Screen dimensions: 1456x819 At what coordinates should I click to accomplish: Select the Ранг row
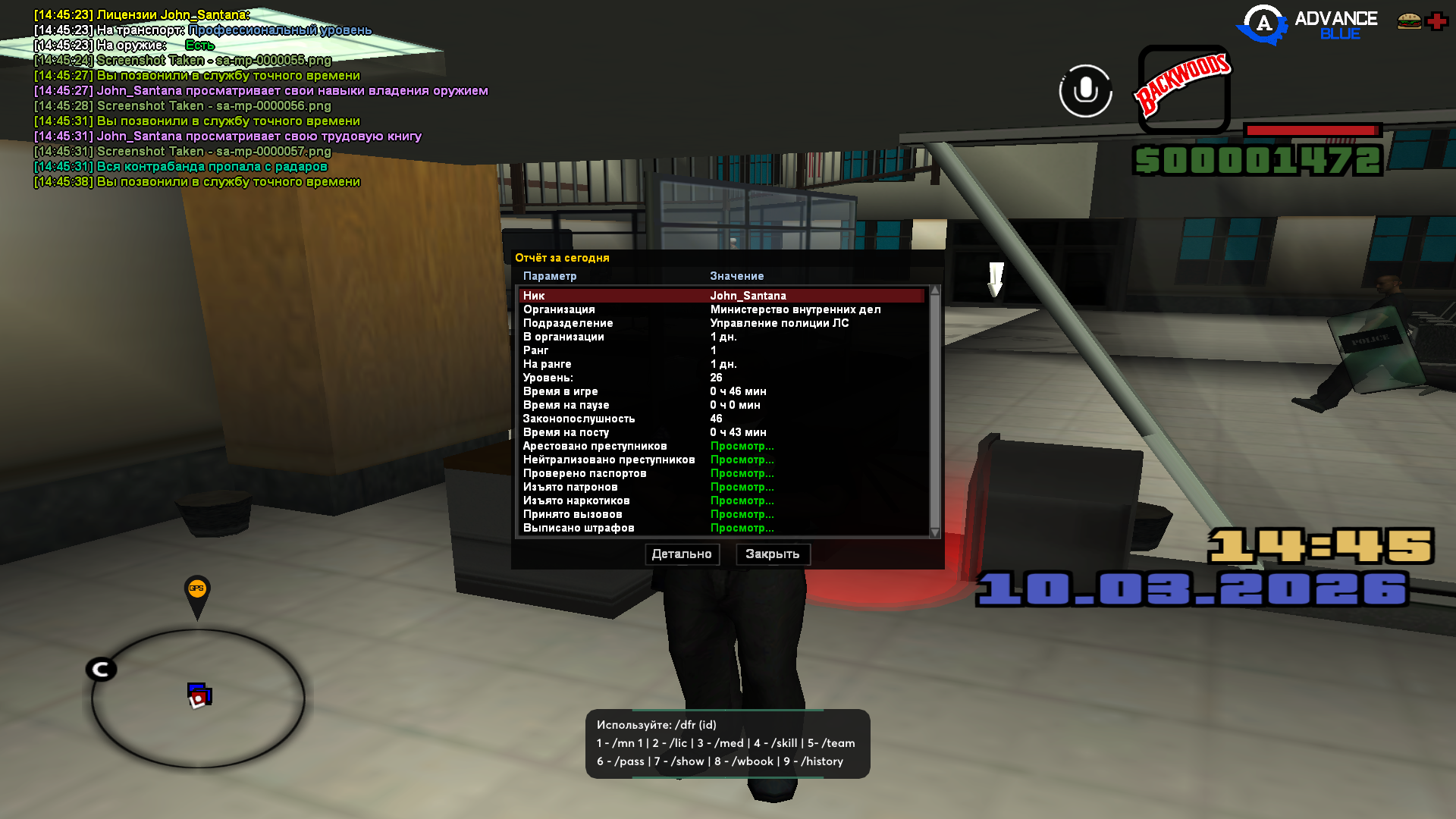[720, 350]
